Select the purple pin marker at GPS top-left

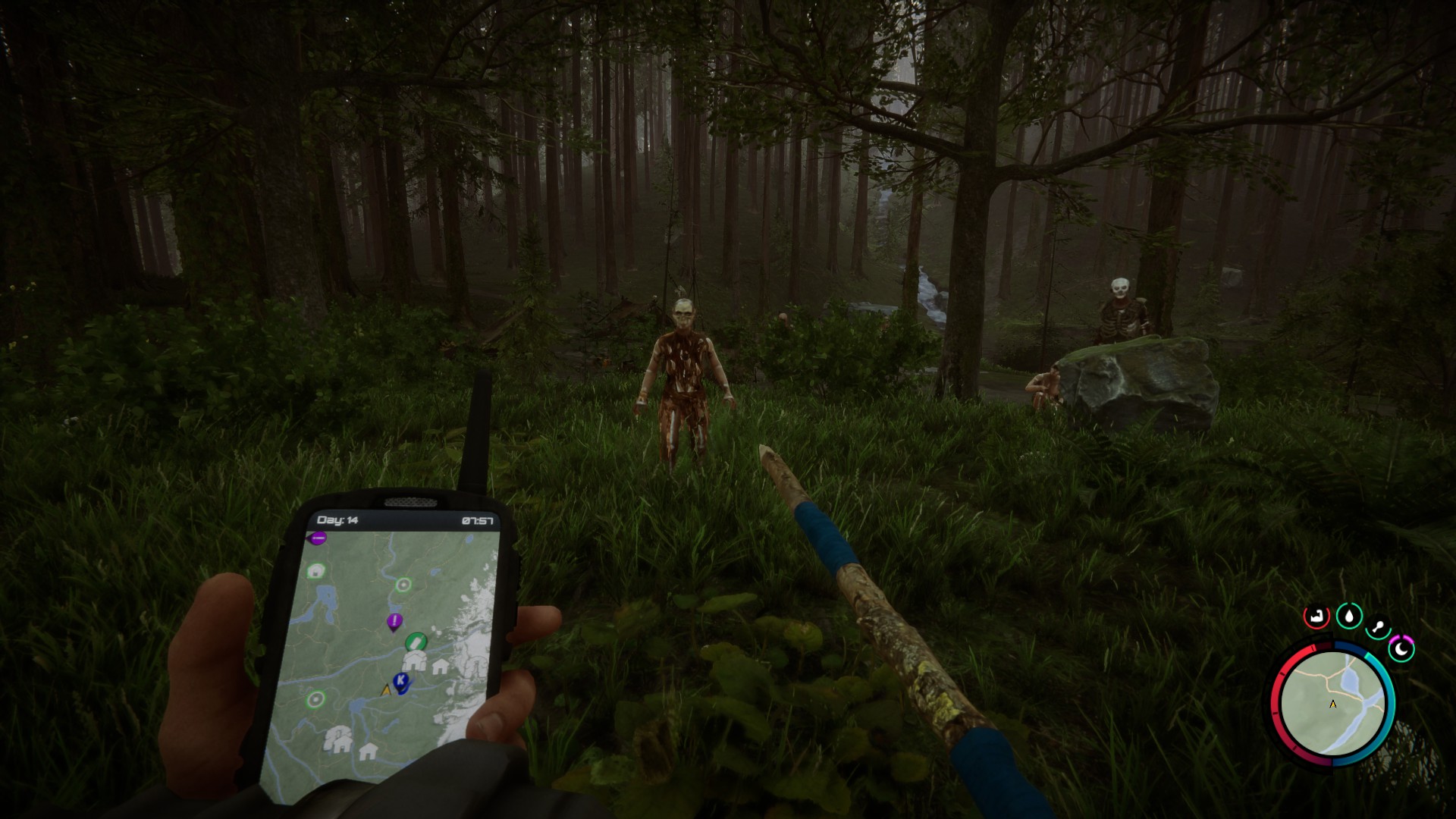(x=318, y=538)
